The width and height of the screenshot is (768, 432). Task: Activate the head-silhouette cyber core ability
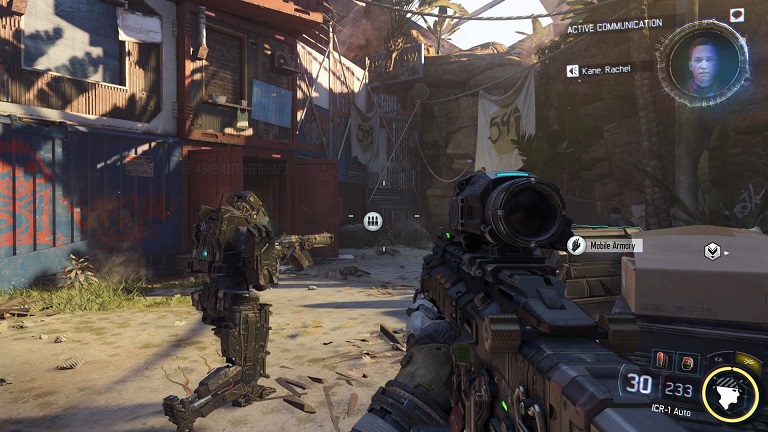[731, 394]
